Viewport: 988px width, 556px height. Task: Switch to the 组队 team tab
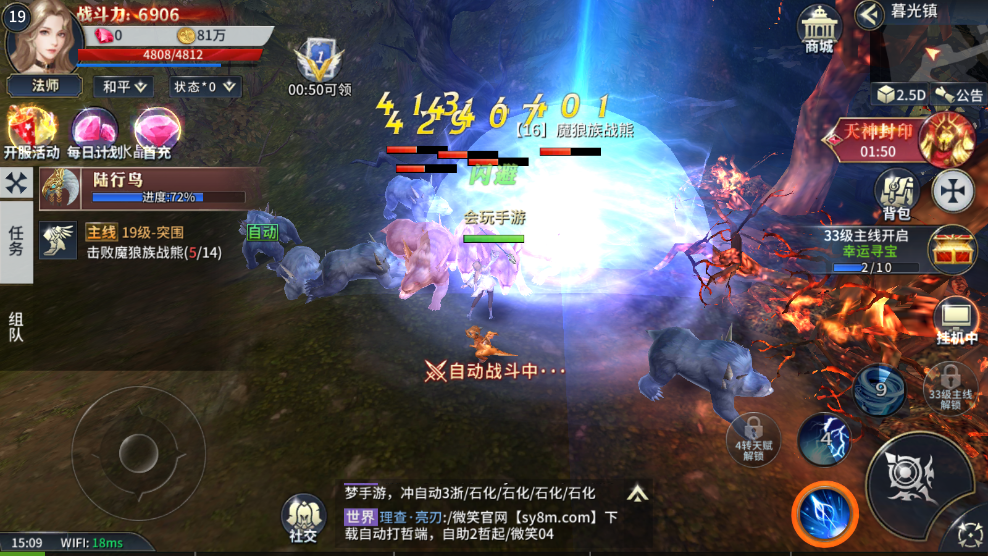pos(16,327)
